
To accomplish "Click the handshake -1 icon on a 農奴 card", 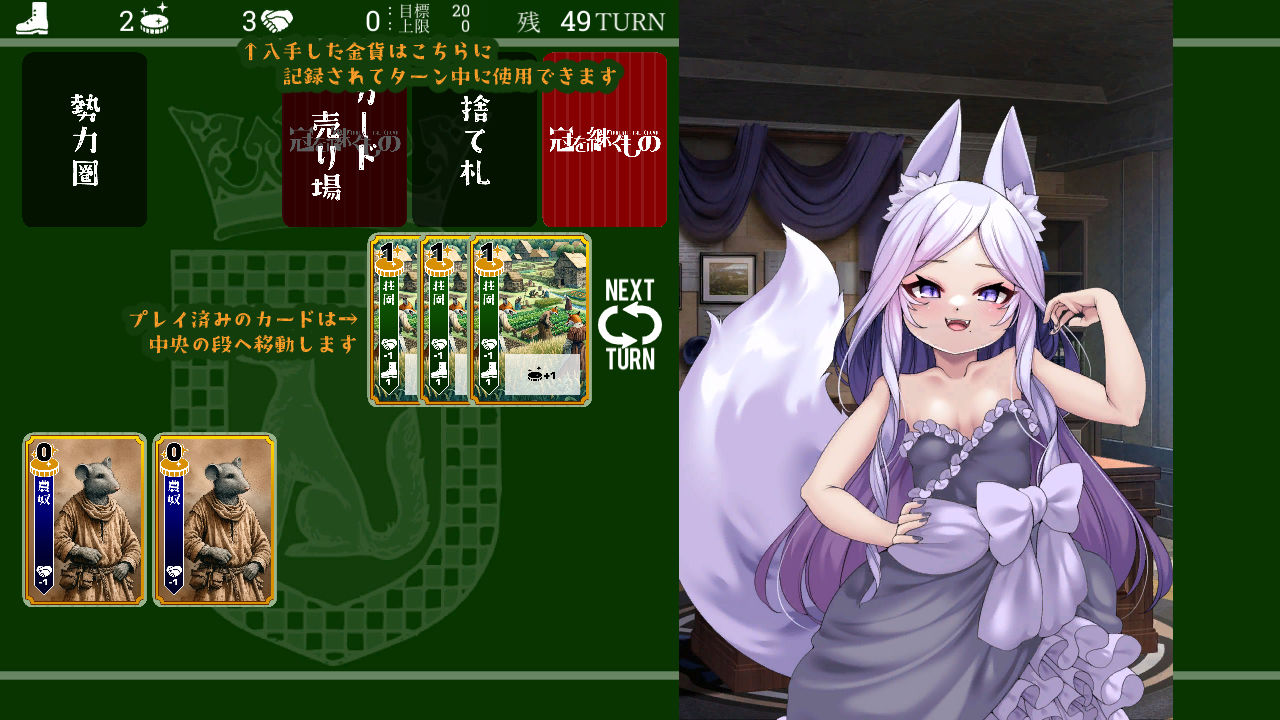I will tap(44, 572).
